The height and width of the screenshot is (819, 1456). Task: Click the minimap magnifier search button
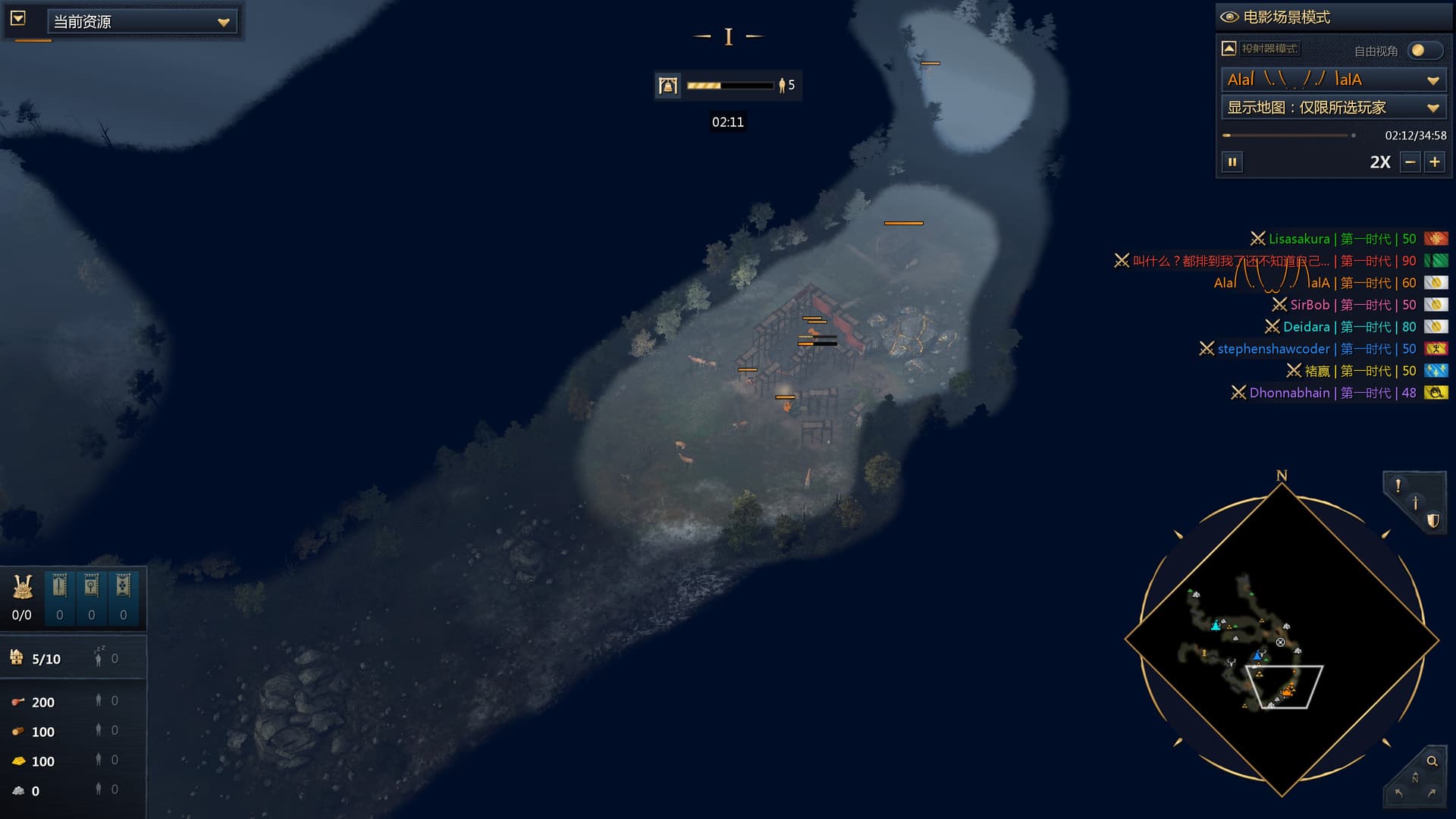1432,761
